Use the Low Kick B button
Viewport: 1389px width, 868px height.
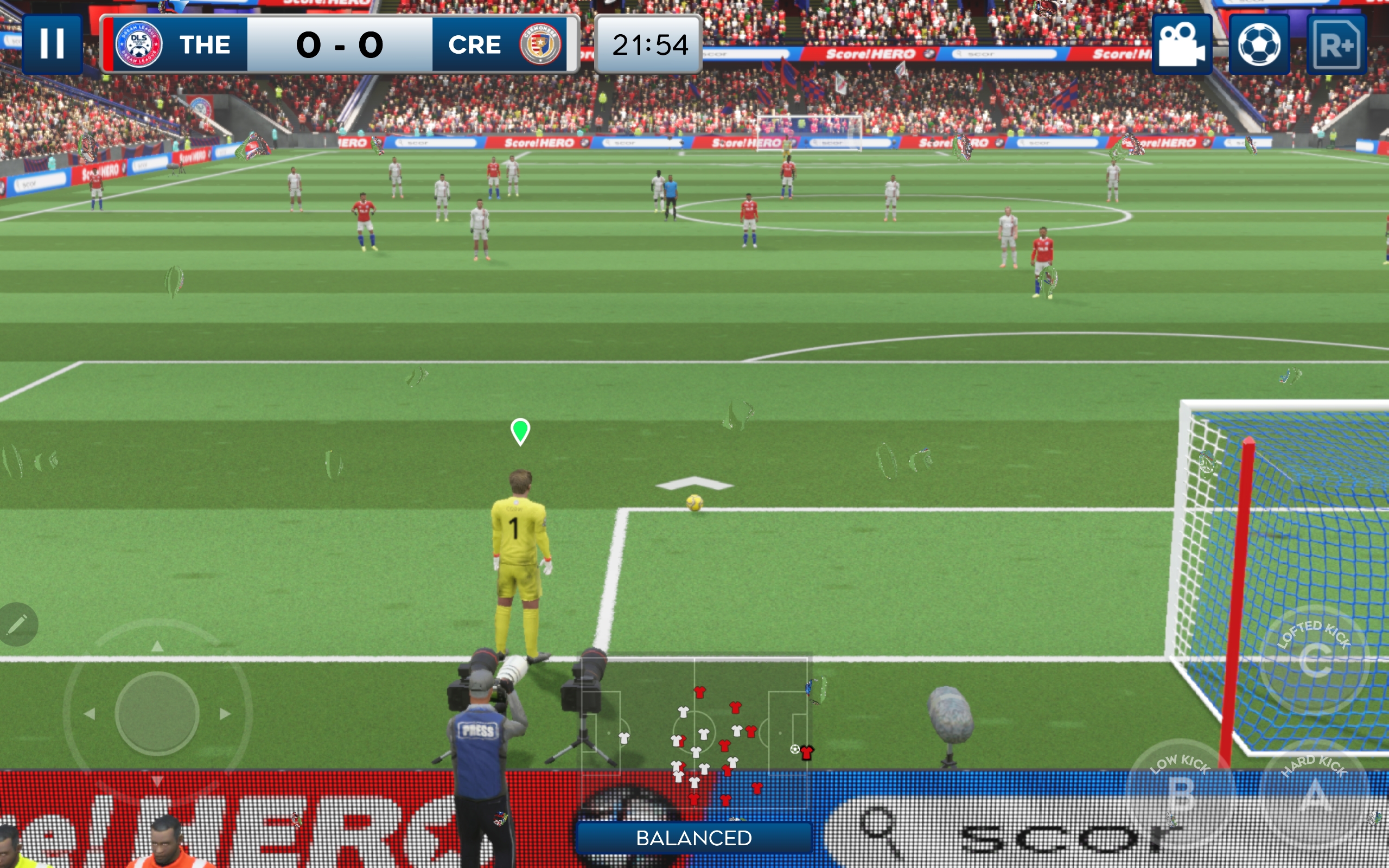(1181, 792)
